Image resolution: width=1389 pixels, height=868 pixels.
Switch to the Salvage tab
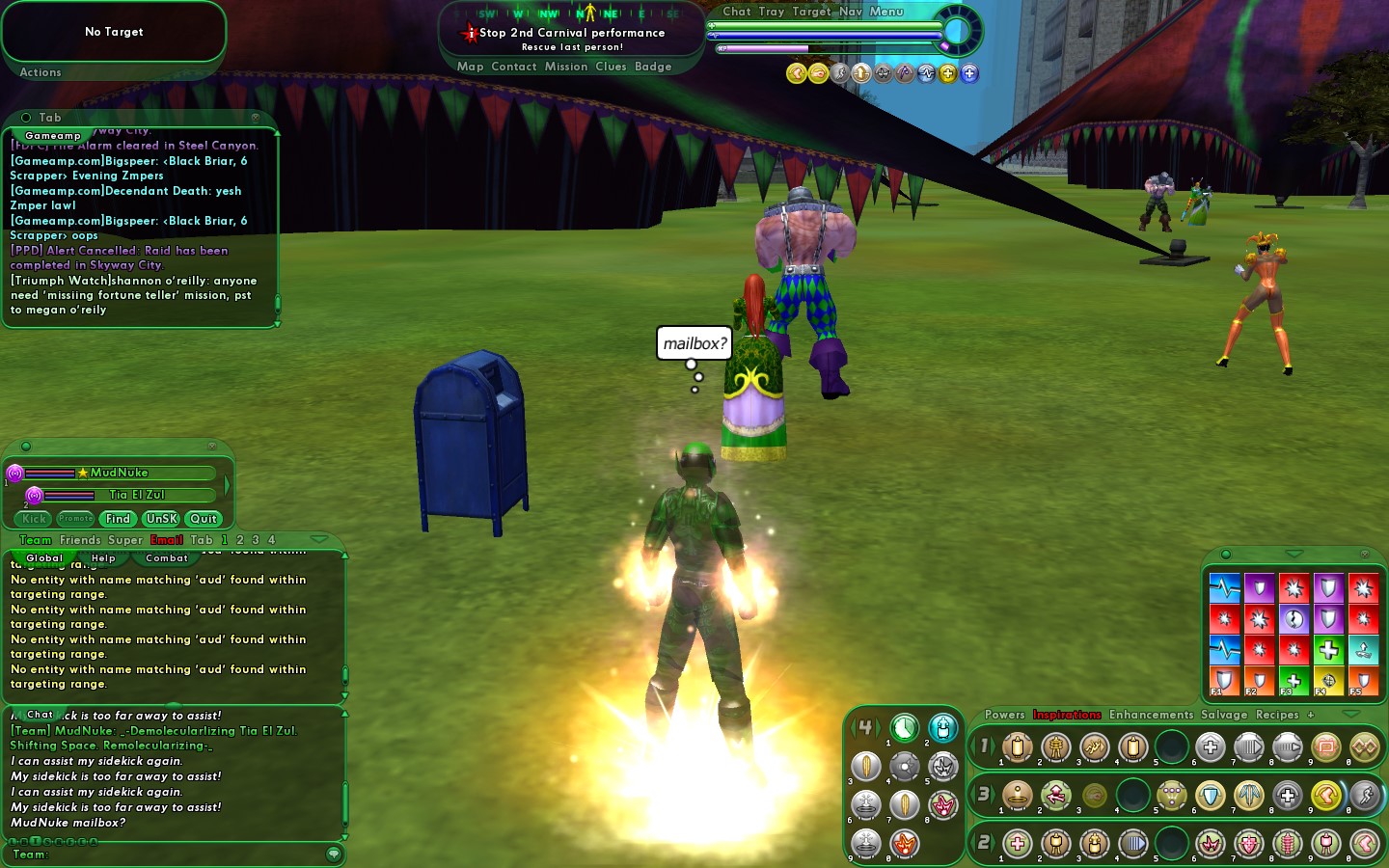pos(1224,715)
